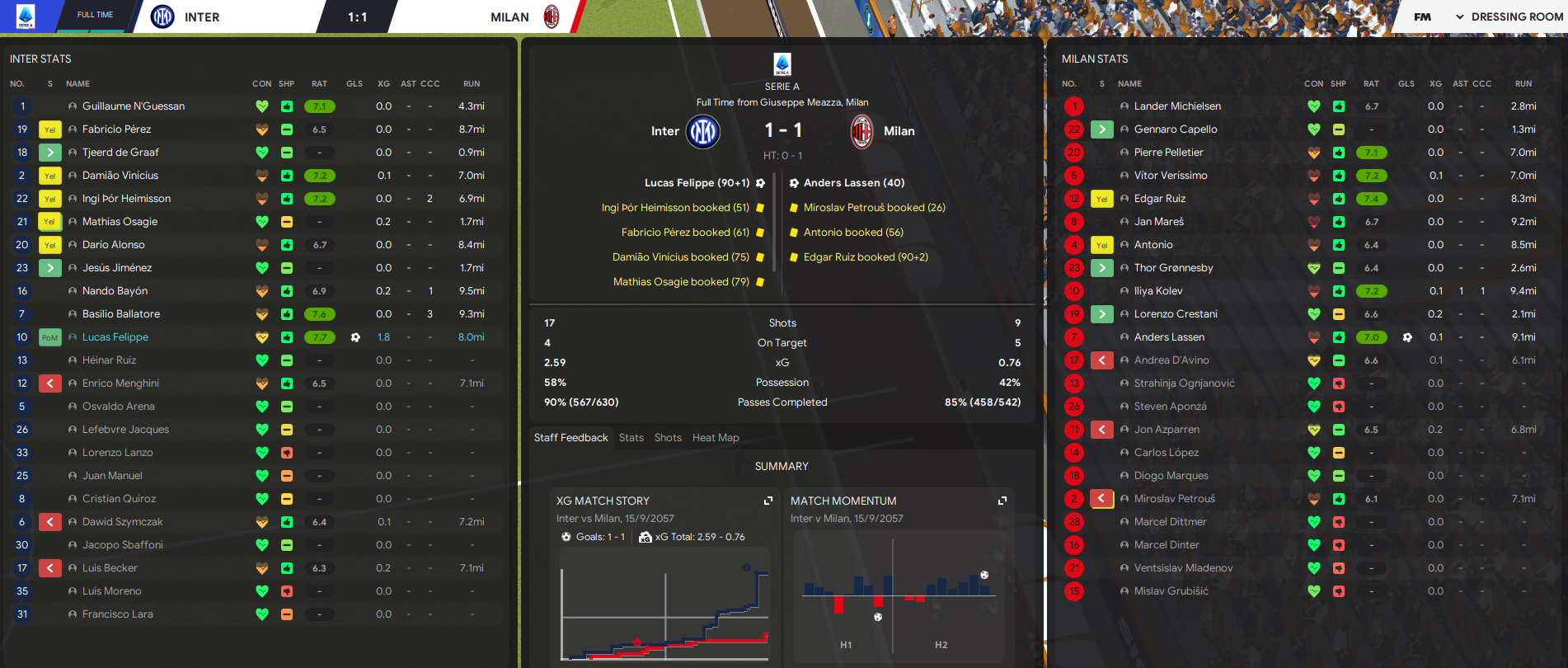Select Guillaume N'Guessan in Inter stats

[x=134, y=106]
